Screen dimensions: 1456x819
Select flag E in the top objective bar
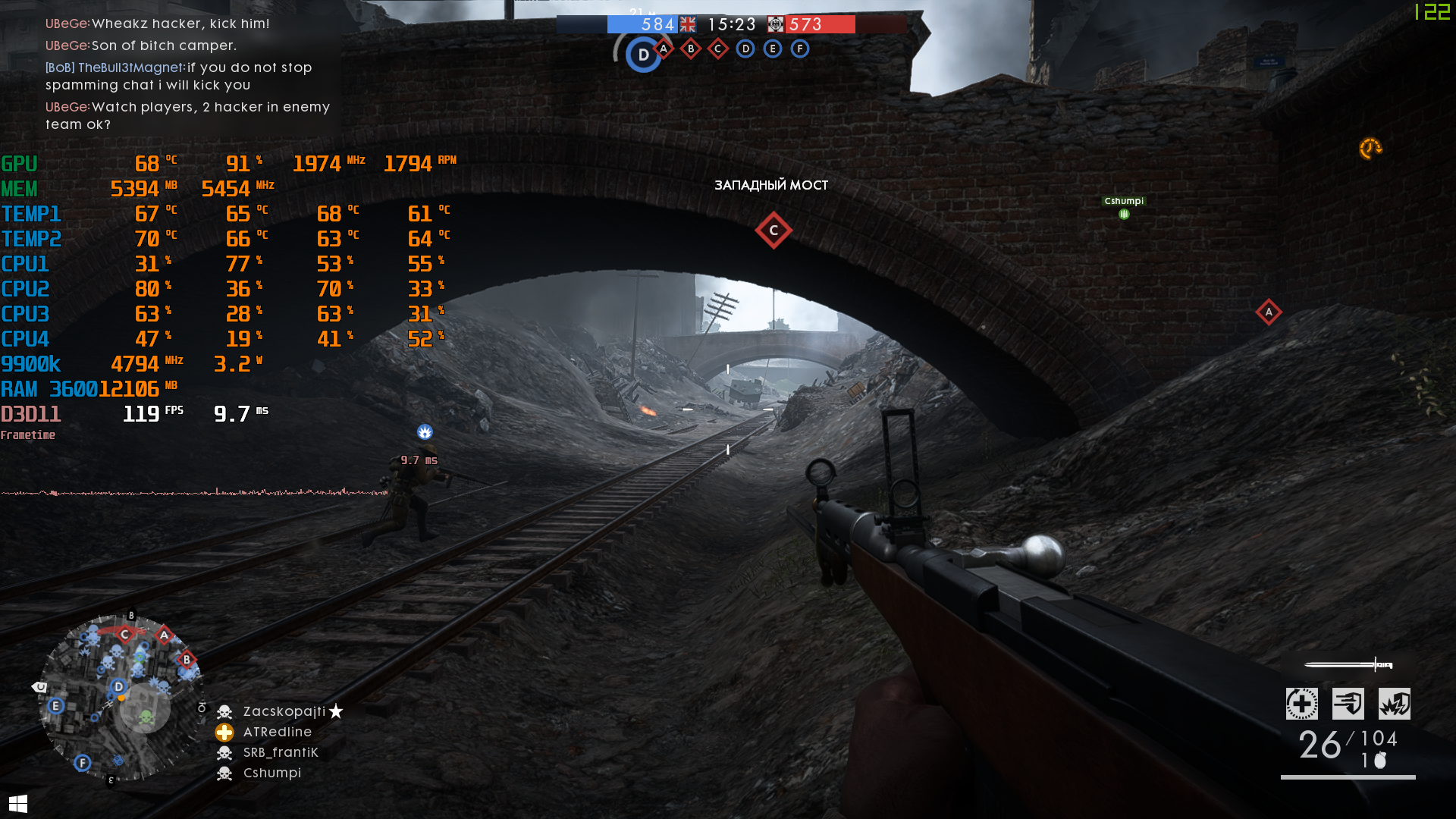[x=773, y=49]
